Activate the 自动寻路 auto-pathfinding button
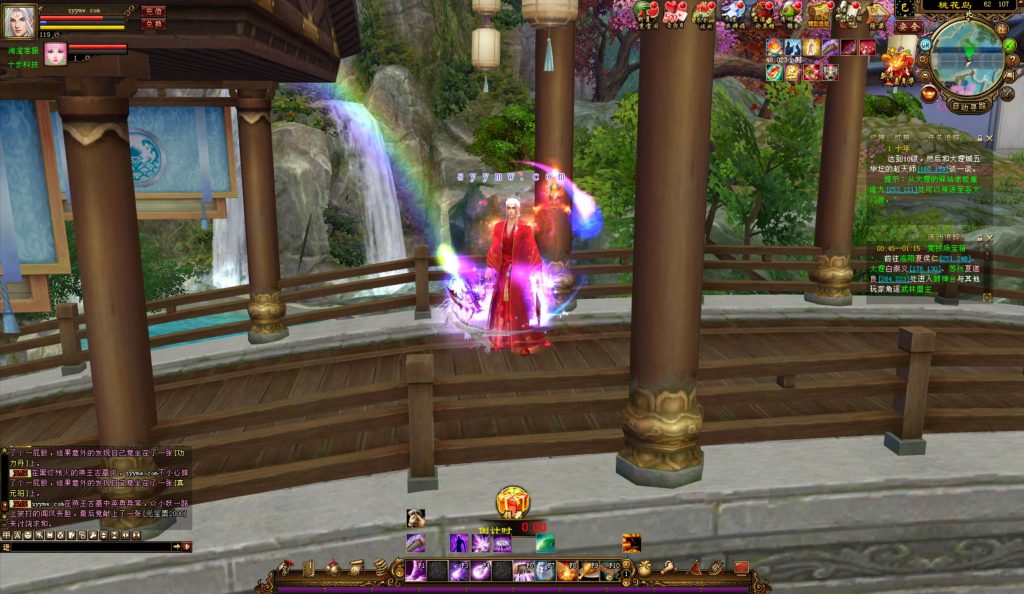Image resolution: width=1024 pixels, height=594 pixels. click(967, 105)
